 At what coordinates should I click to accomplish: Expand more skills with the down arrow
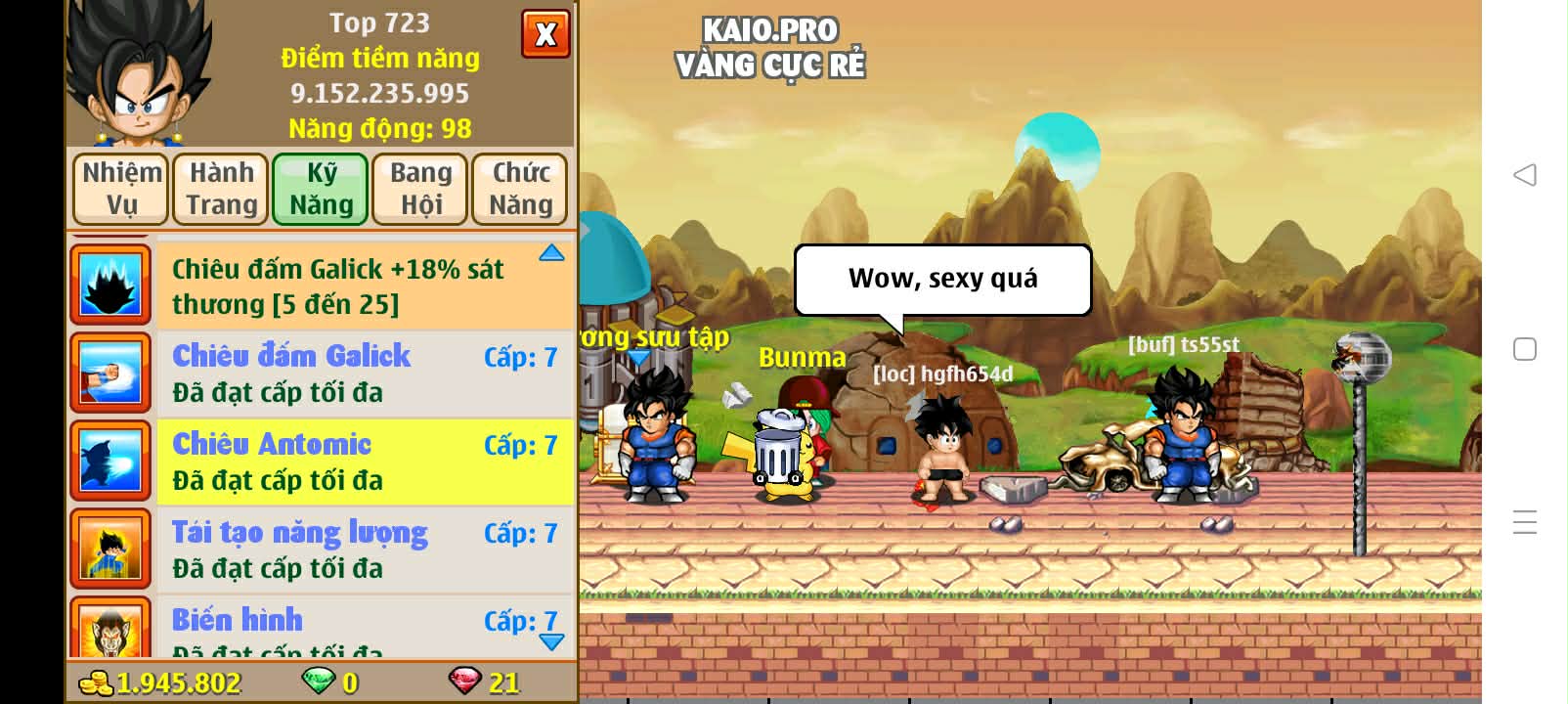coord(552,642)
